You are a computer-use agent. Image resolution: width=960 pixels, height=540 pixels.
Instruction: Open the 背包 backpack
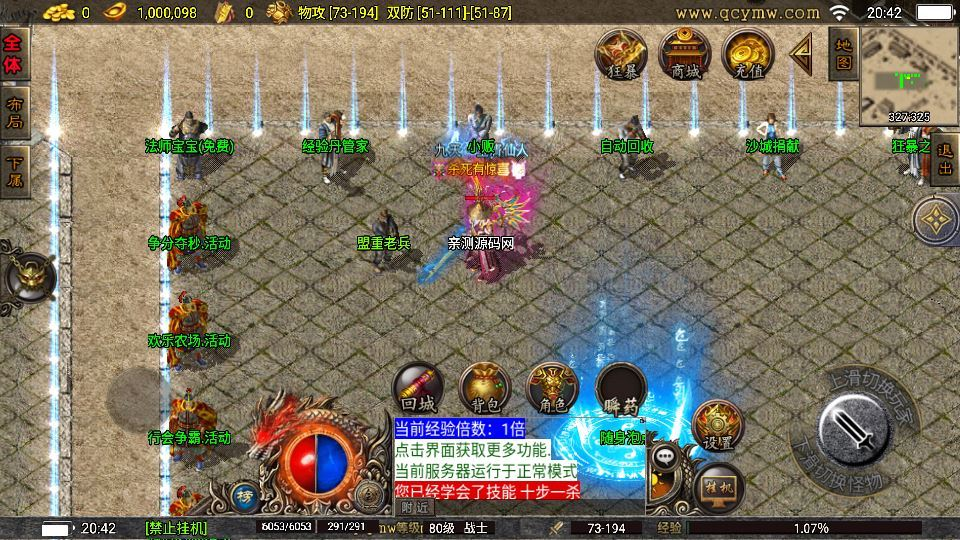(484, 388)
